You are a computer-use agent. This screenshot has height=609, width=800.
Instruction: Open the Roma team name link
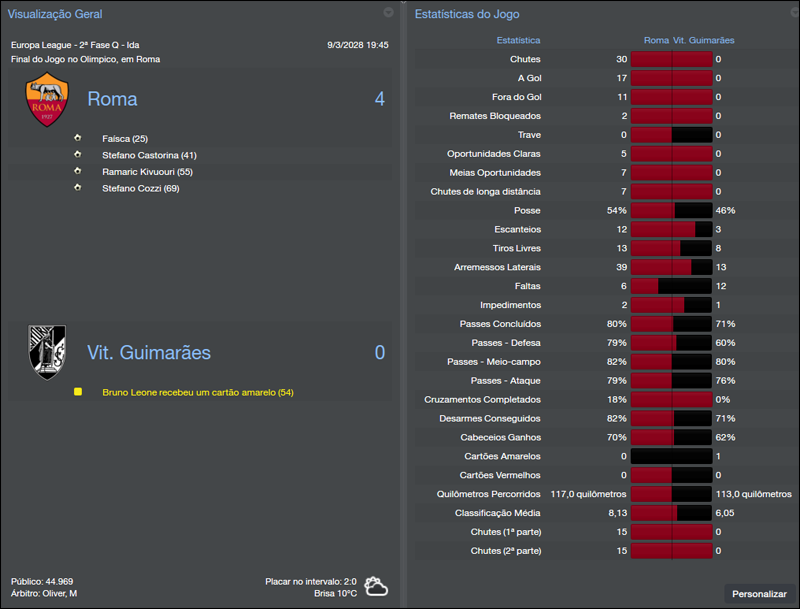(112, 99)
